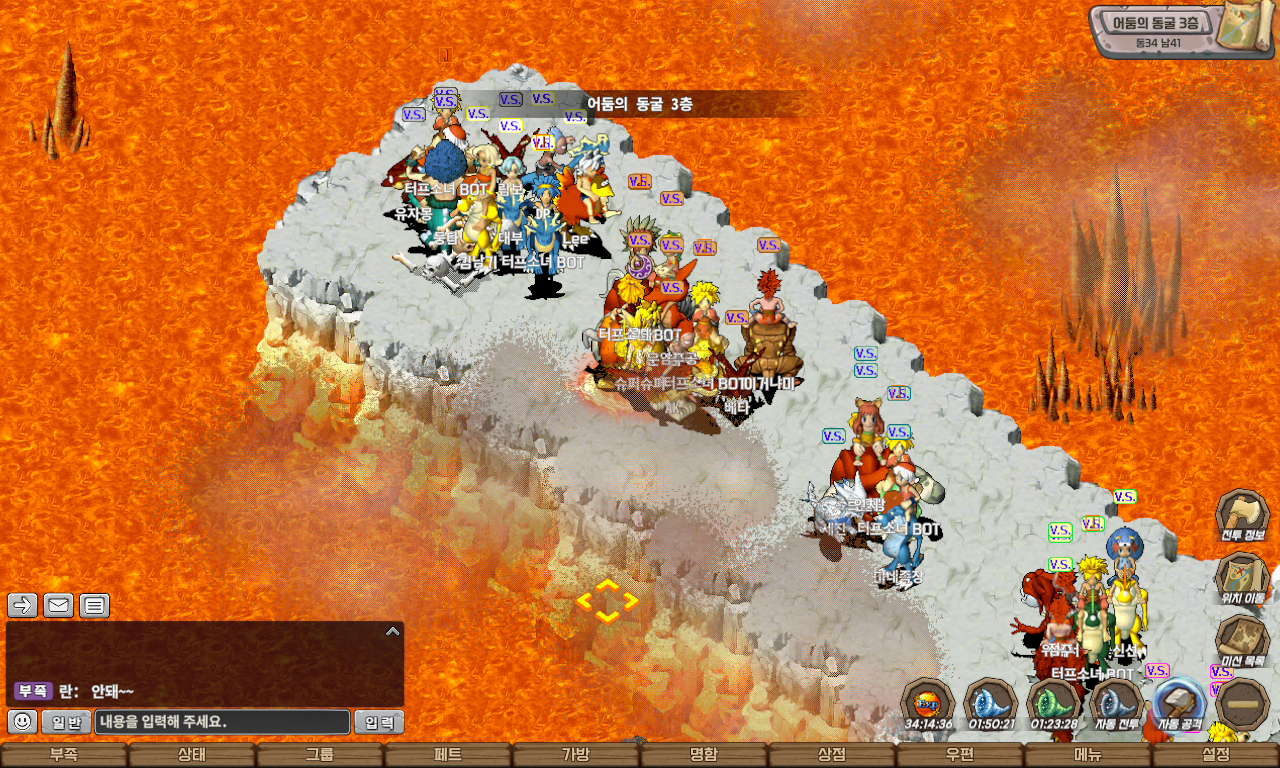
Task: Open the 설정 (settings) menu
Action: tap(1216, 755)
